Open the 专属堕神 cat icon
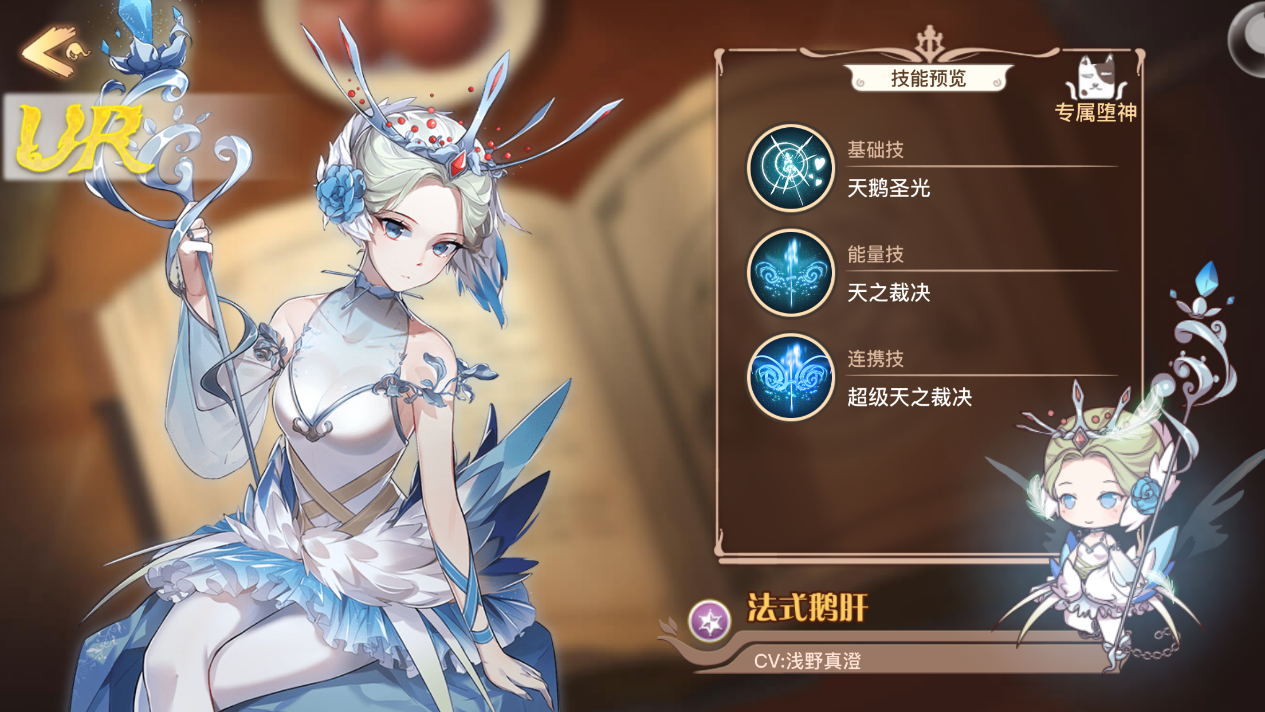 click(1095, 79)
